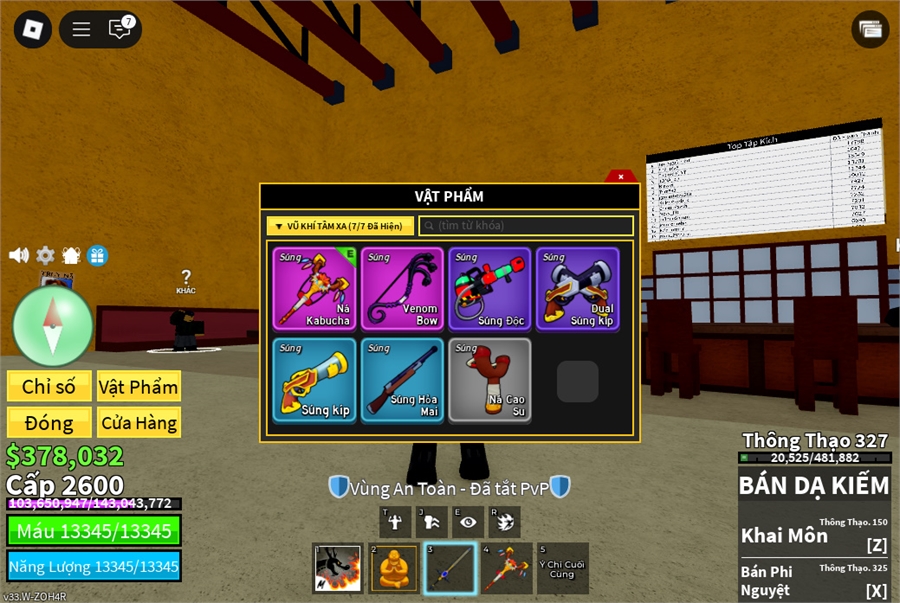Click the Đóng button

(49, 422)
